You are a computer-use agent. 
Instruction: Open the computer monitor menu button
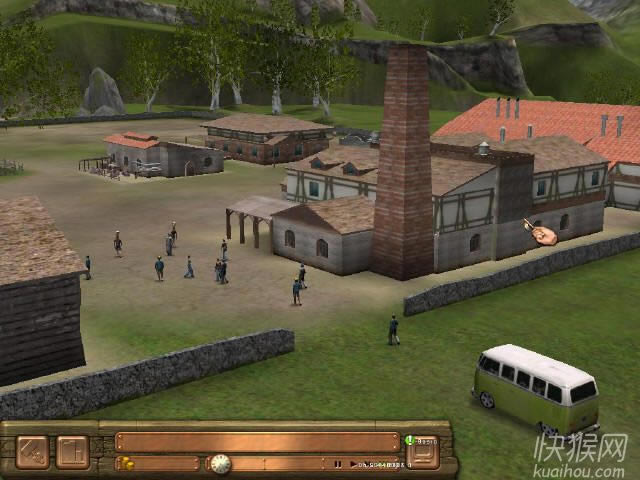click(x=423, y=454)
